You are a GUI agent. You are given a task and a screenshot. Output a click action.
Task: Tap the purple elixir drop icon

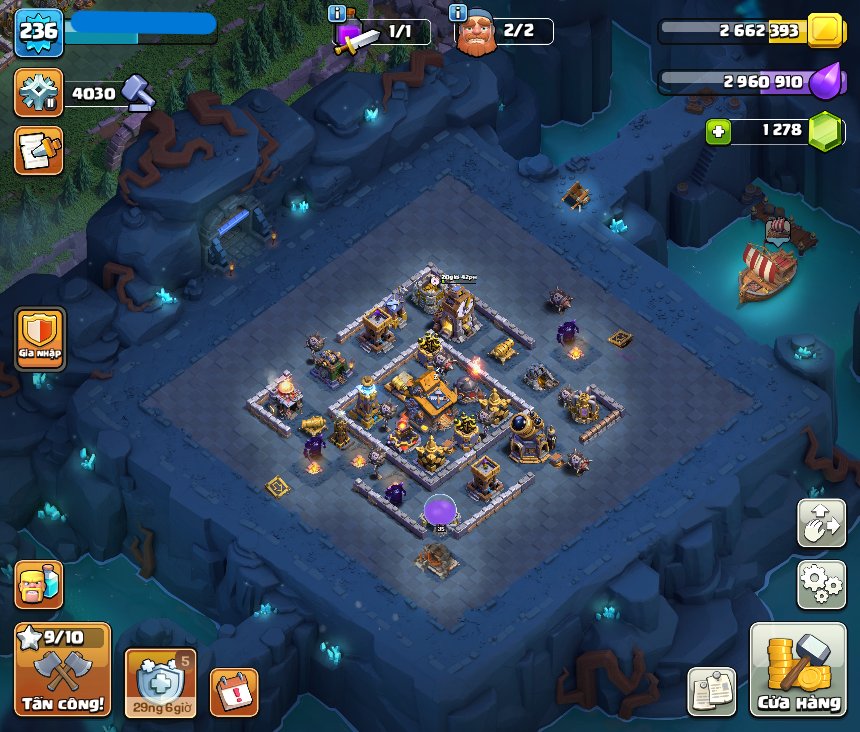(x=826, y=82)
